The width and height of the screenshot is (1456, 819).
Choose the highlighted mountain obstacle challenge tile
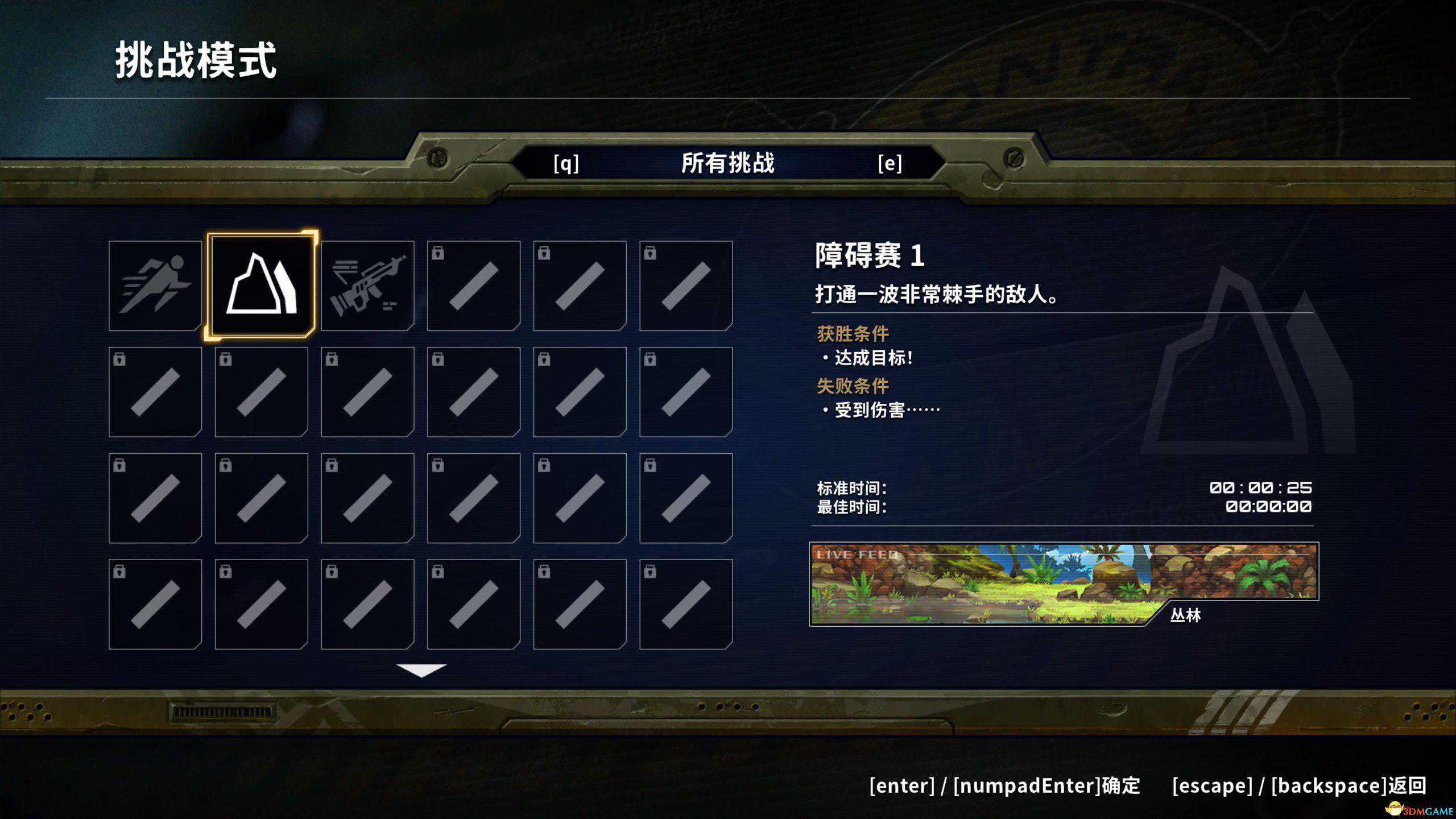pos(261,285)
